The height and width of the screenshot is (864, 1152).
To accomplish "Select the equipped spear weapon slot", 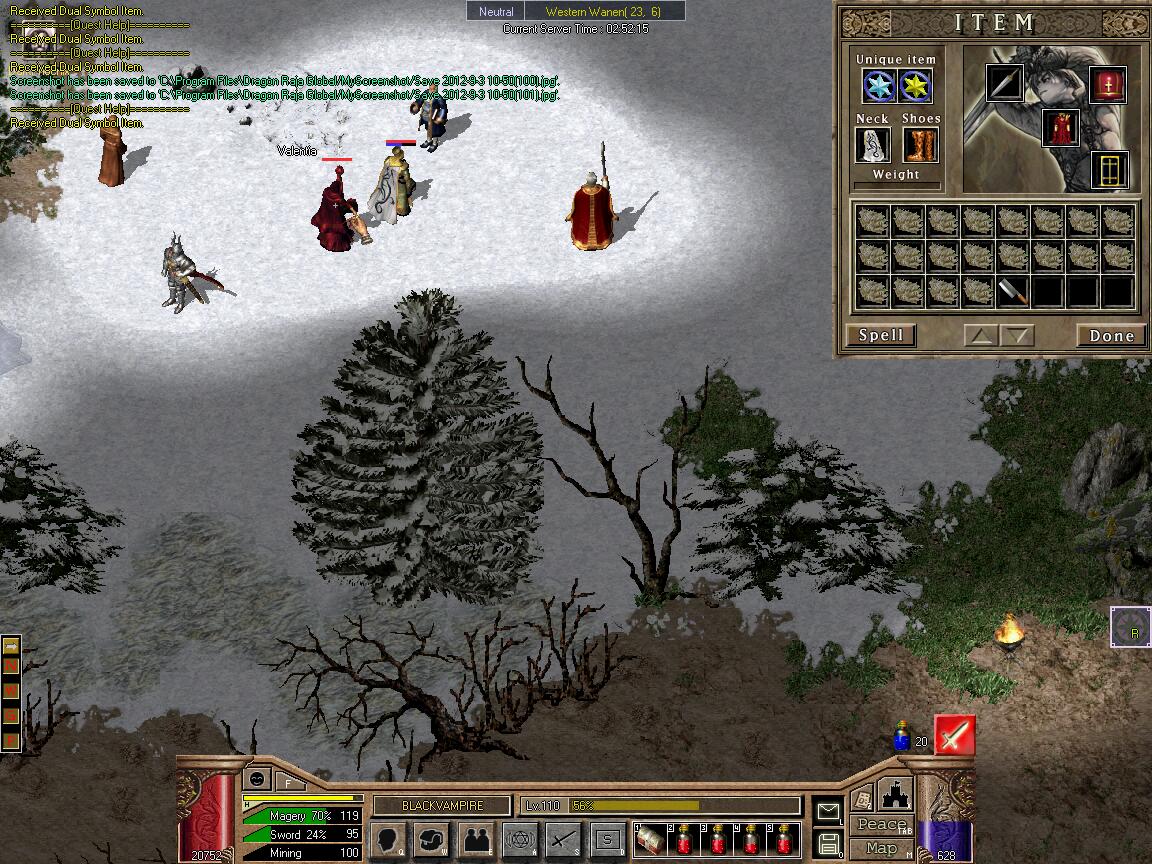I will tap(1004, 83).
